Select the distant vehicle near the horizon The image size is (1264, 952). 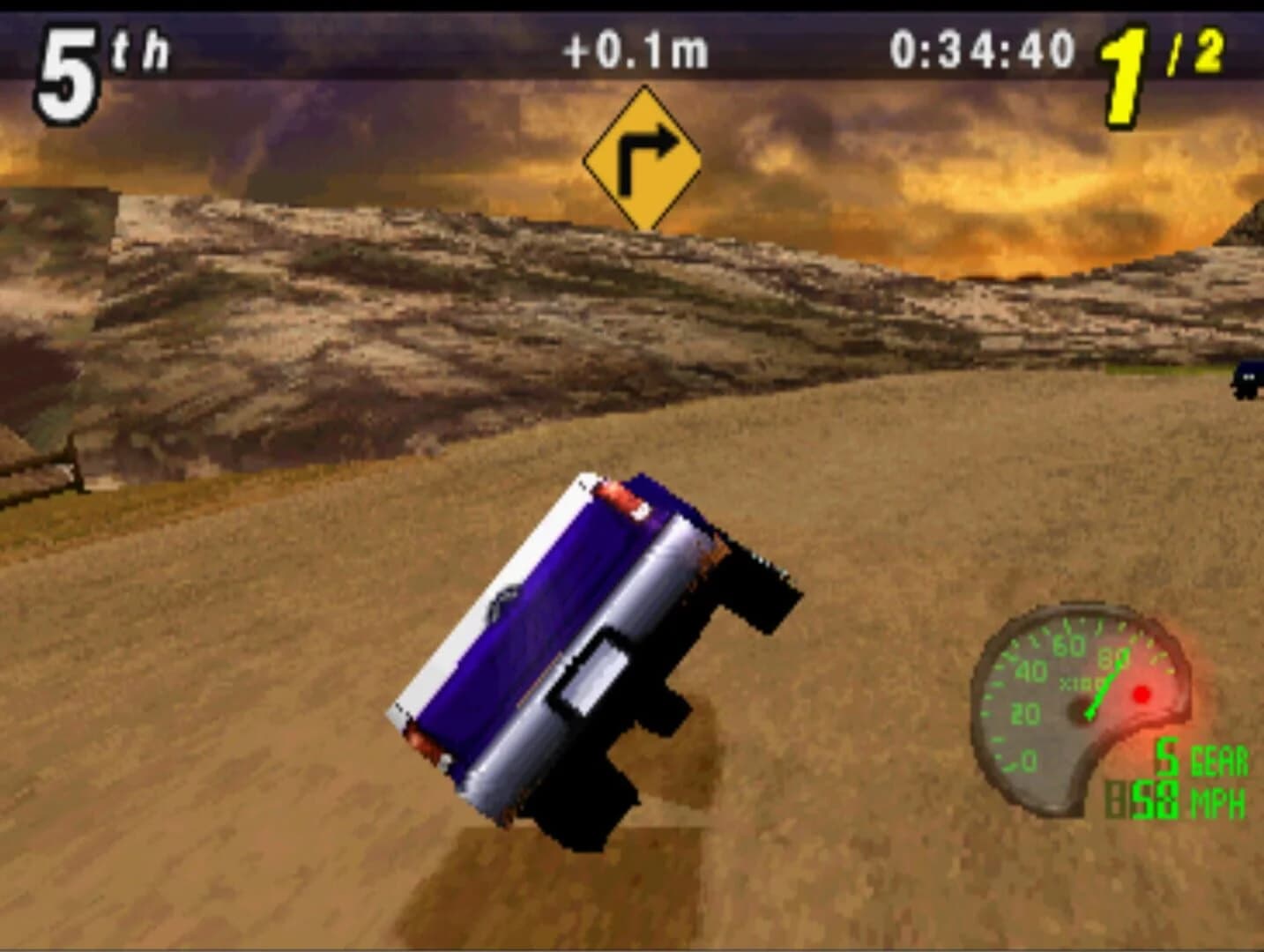pyautogui.click(x=1247, y=381)
